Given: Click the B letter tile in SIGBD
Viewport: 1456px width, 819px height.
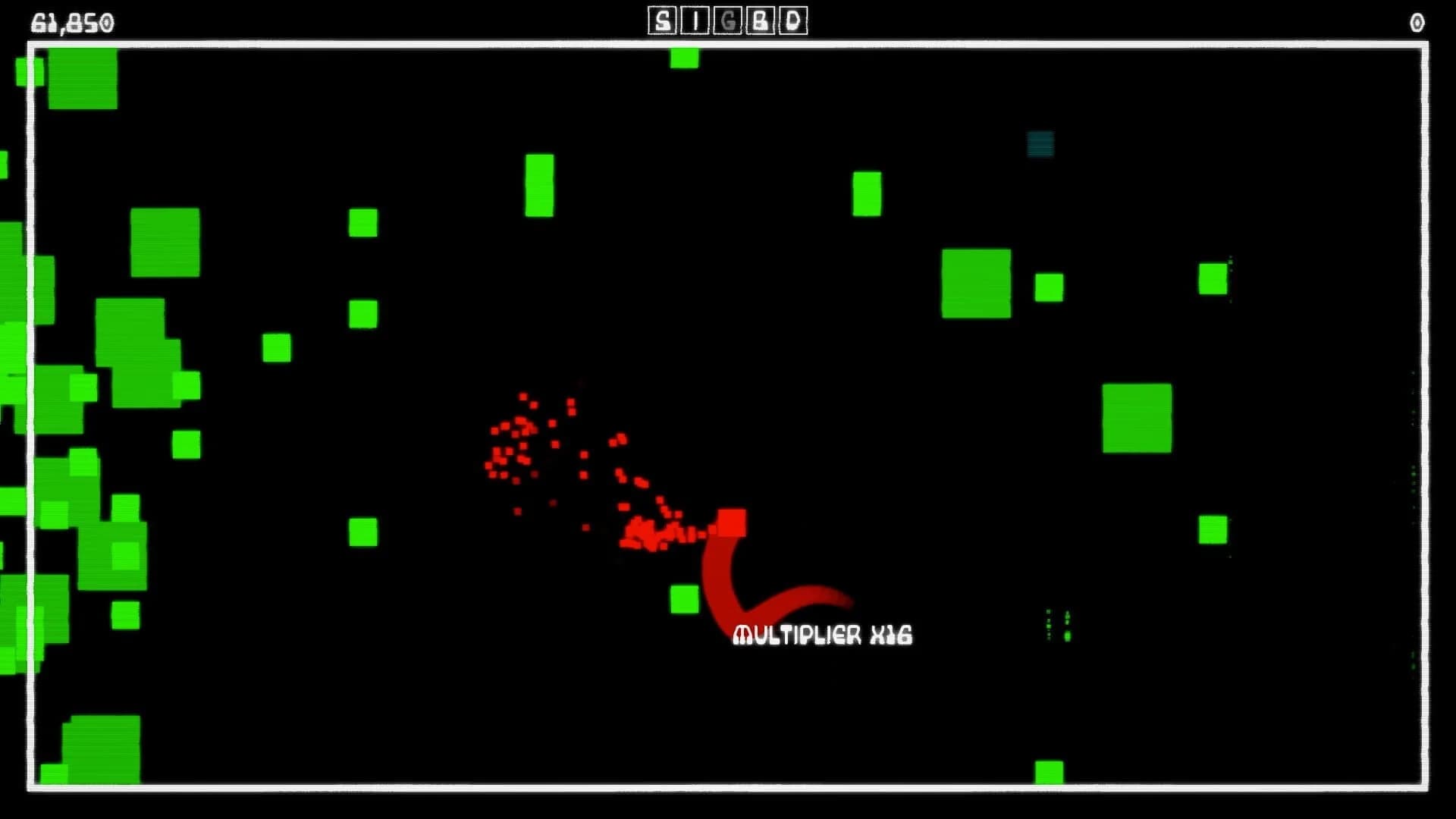Looking at the screenshot, I should 761,20.
